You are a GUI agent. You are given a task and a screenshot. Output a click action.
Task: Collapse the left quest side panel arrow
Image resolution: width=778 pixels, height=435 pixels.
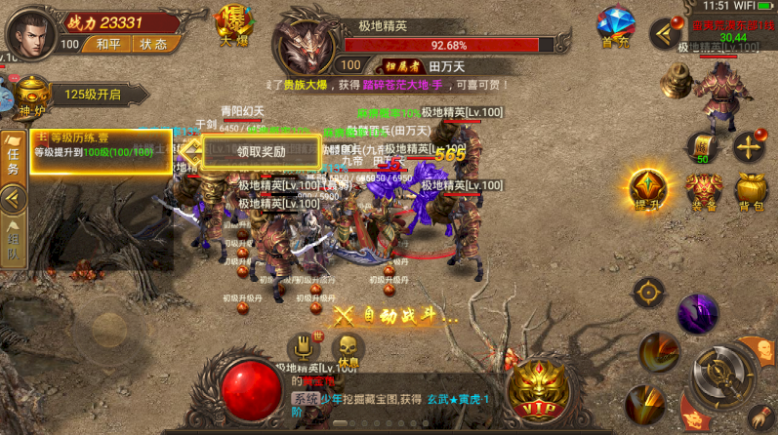13,198
